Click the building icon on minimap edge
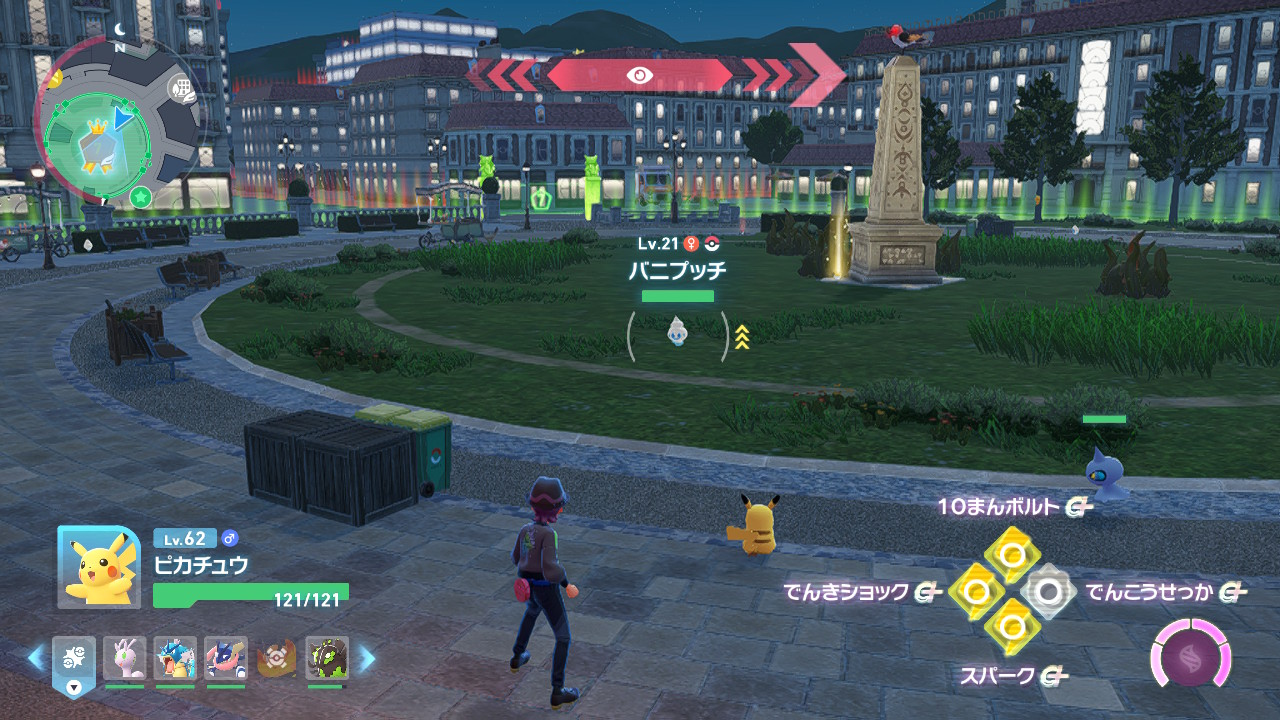The image size is (1280, 720). [181, 88]
